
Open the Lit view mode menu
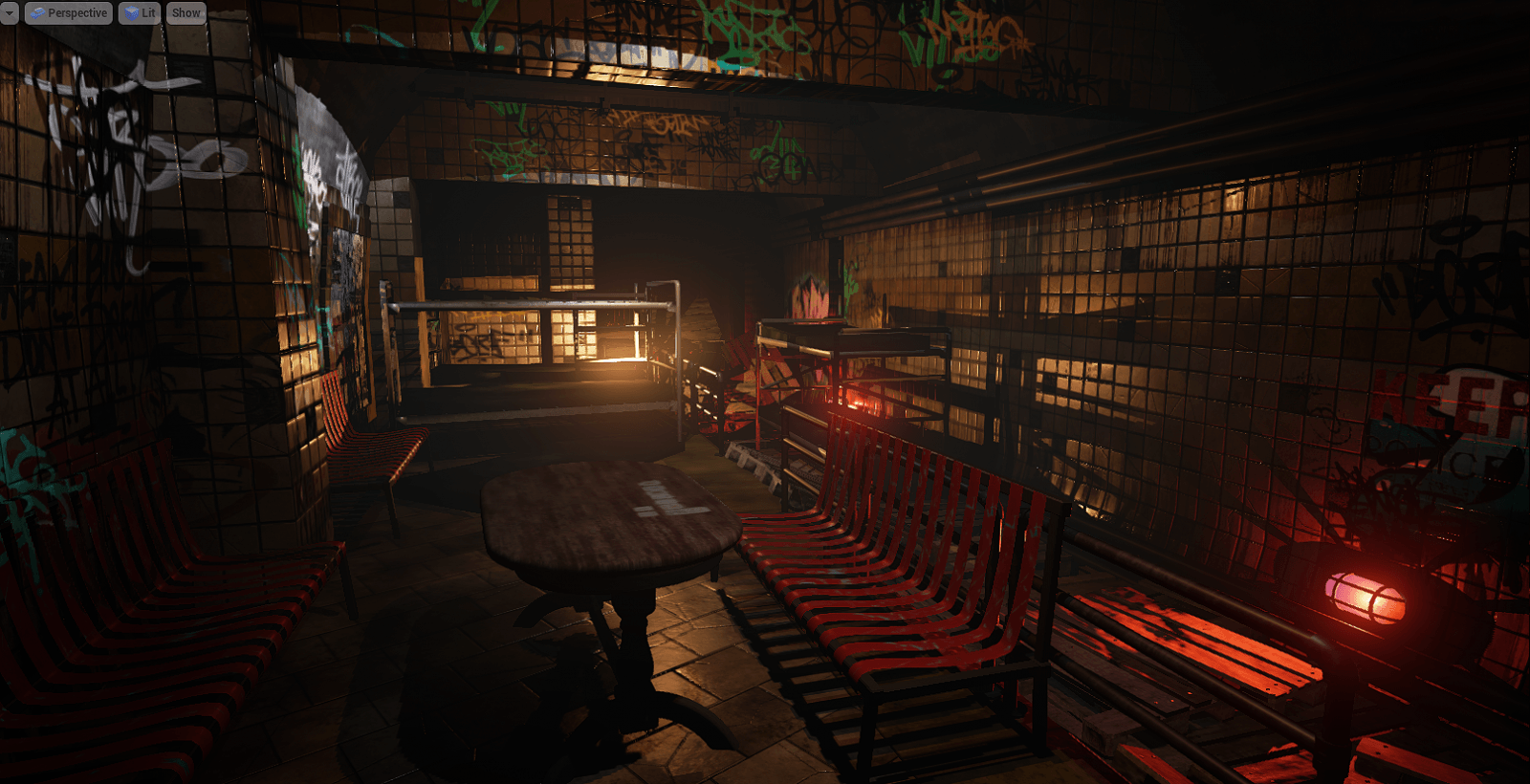coord(140,12)
